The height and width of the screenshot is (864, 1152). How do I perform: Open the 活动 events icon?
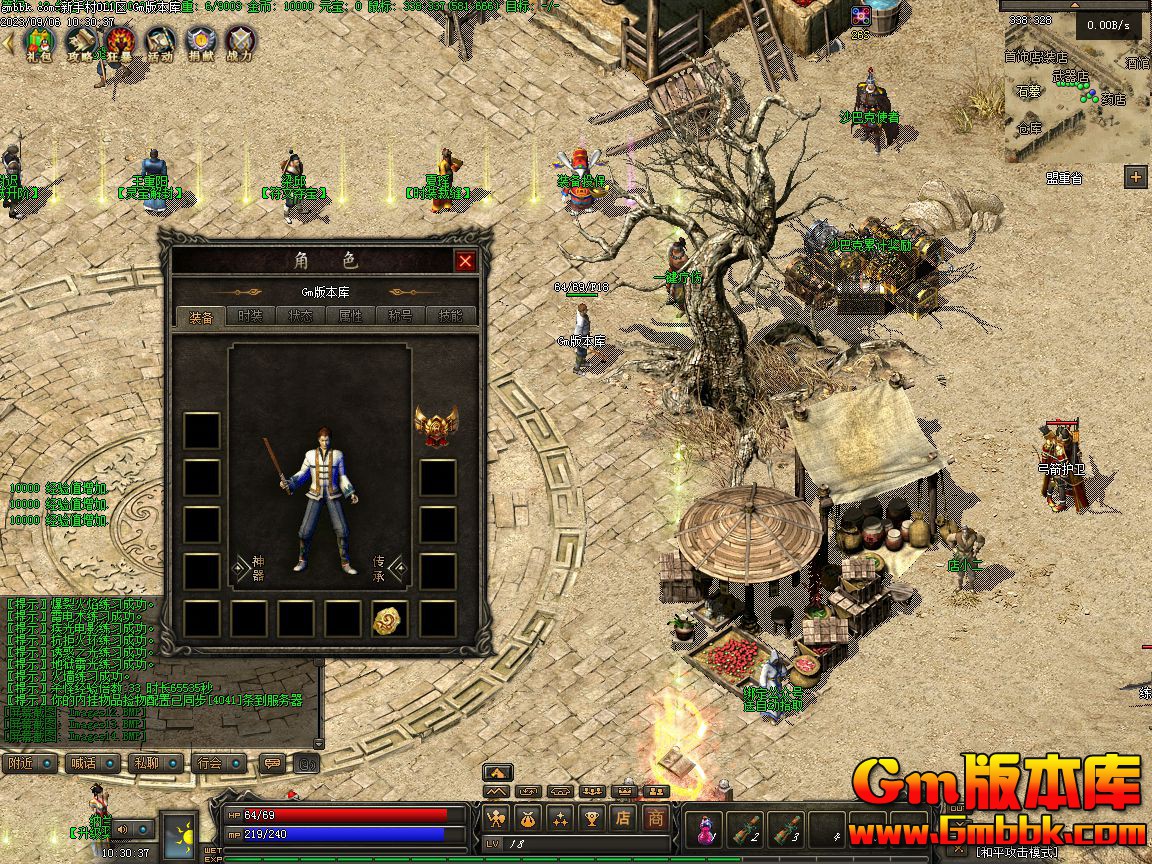(160, 42)
